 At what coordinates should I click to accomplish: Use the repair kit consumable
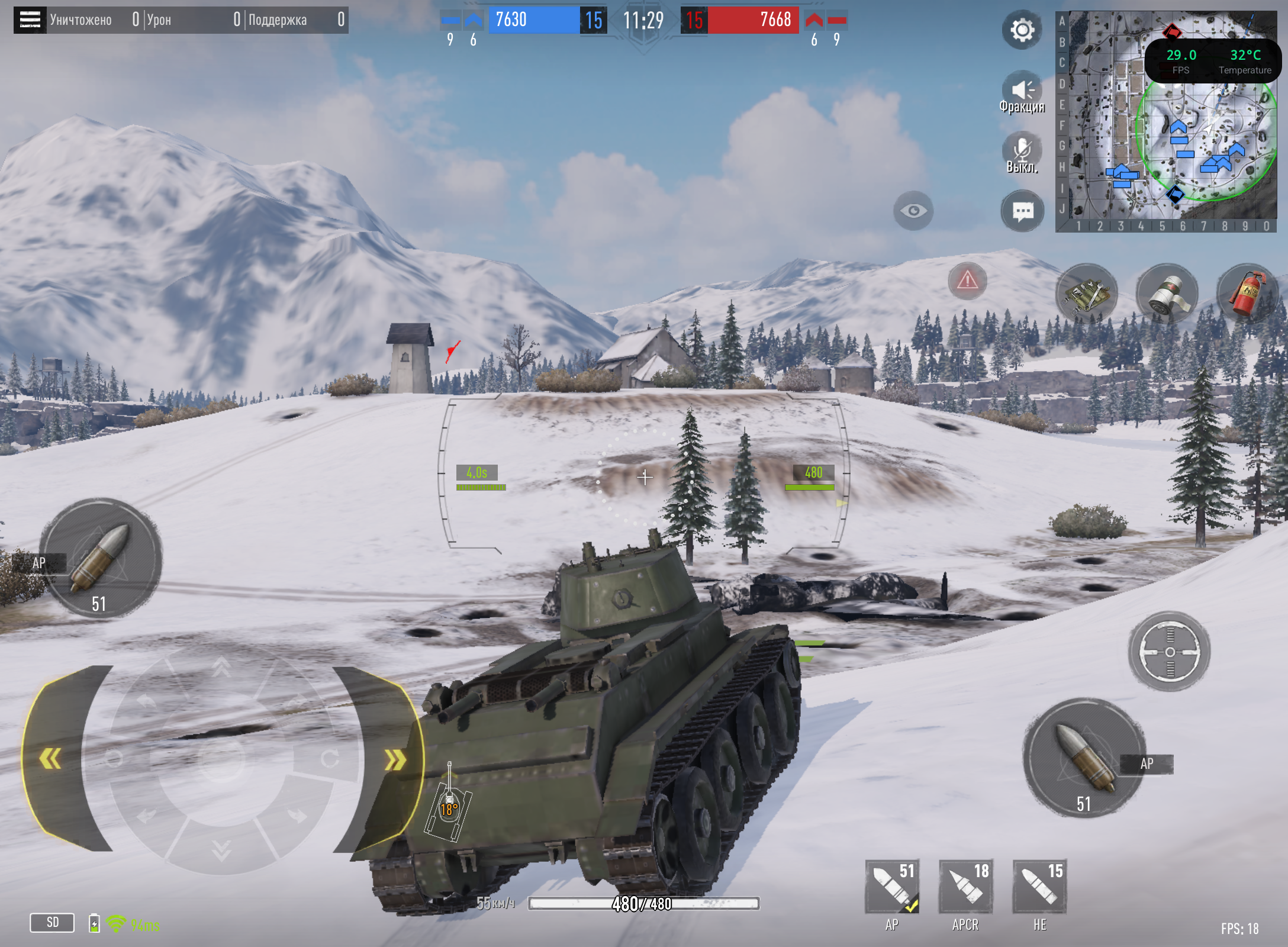(1087, 294)
